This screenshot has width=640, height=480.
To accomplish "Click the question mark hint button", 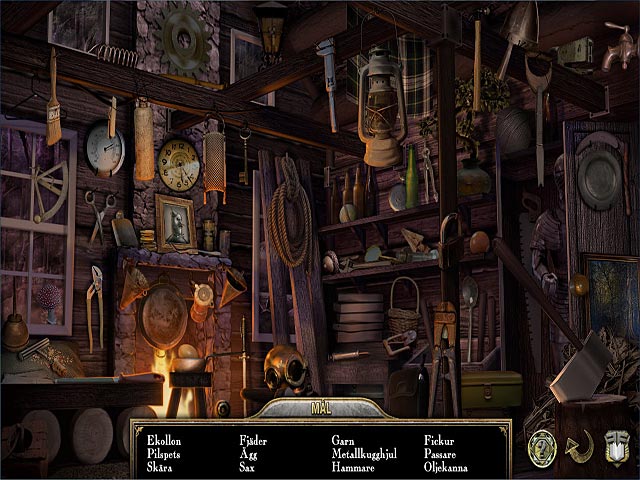I will pyautogui.click(x=543, y=445).
